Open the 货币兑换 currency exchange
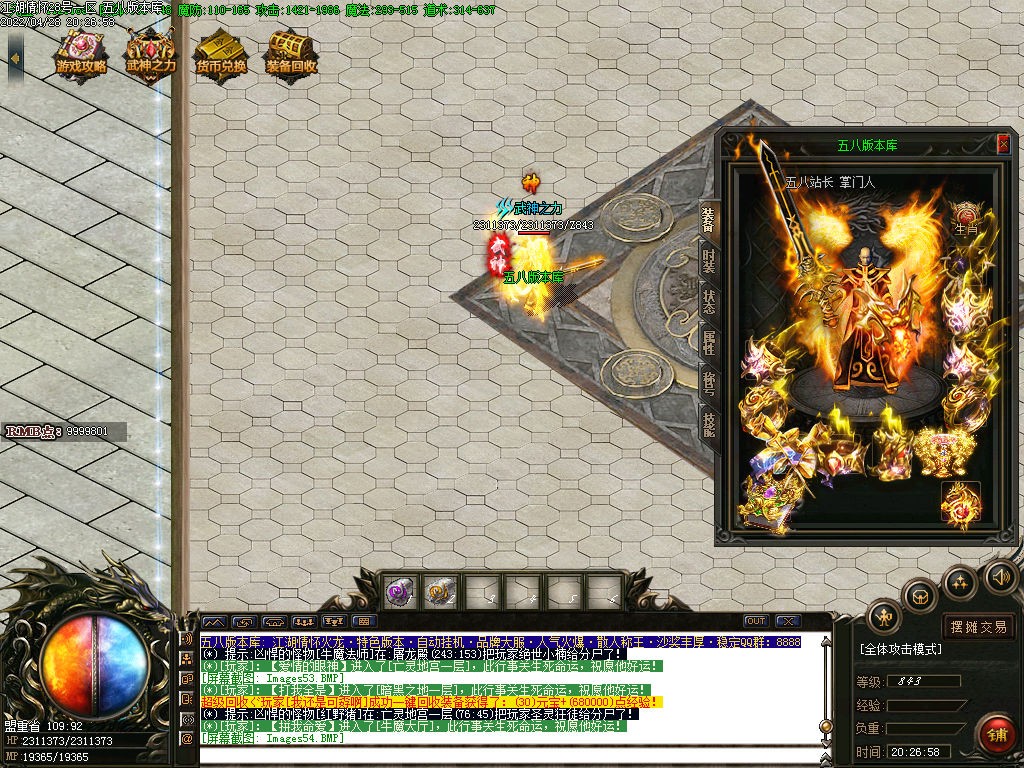This screenshot has height=768, width=1024. click(x=221, y=56)
